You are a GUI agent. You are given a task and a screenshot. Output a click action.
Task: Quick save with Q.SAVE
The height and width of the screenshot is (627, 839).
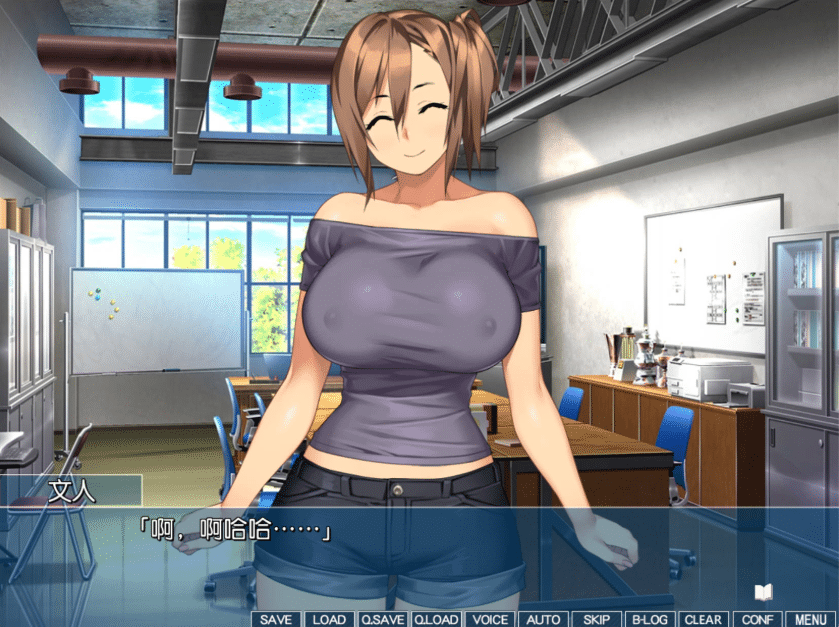pos(382,619)
